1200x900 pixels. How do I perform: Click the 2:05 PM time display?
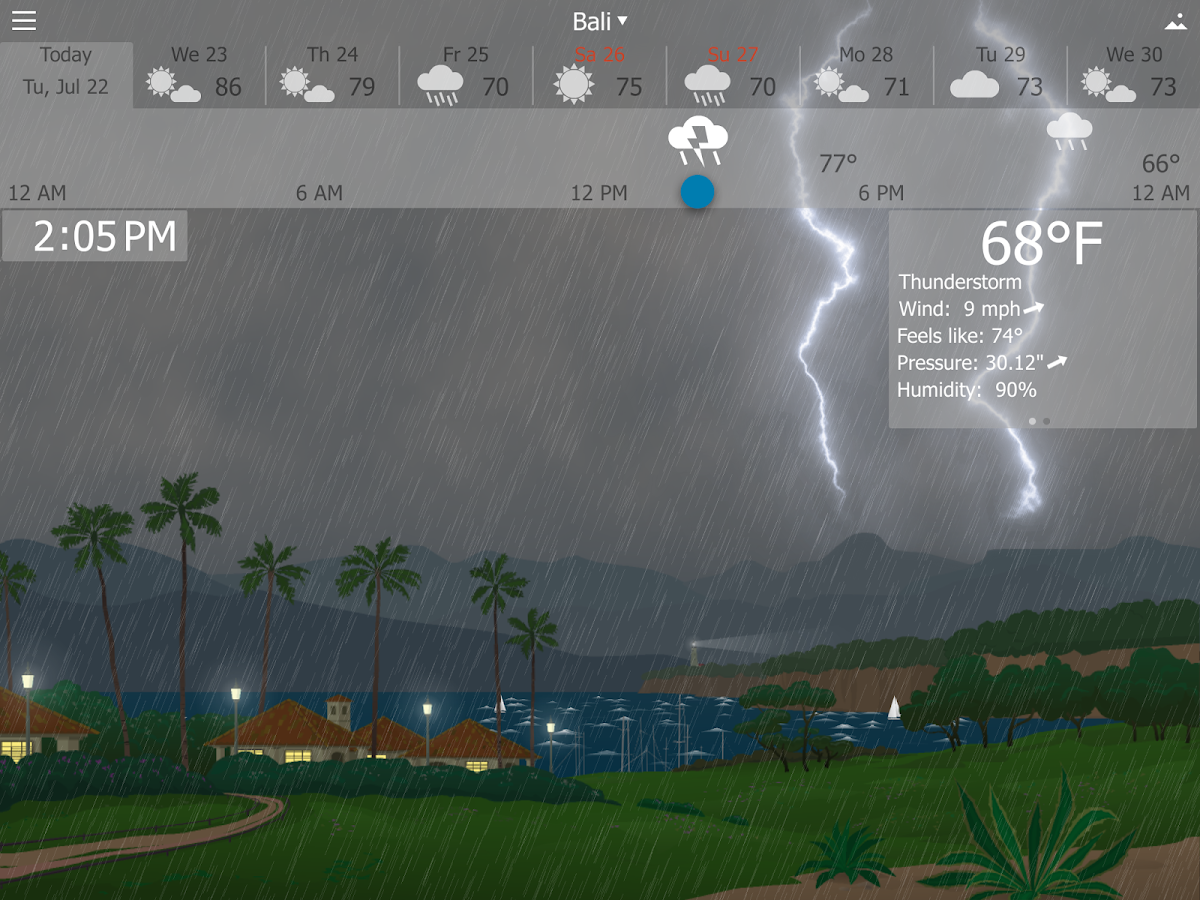coord(95,237)
